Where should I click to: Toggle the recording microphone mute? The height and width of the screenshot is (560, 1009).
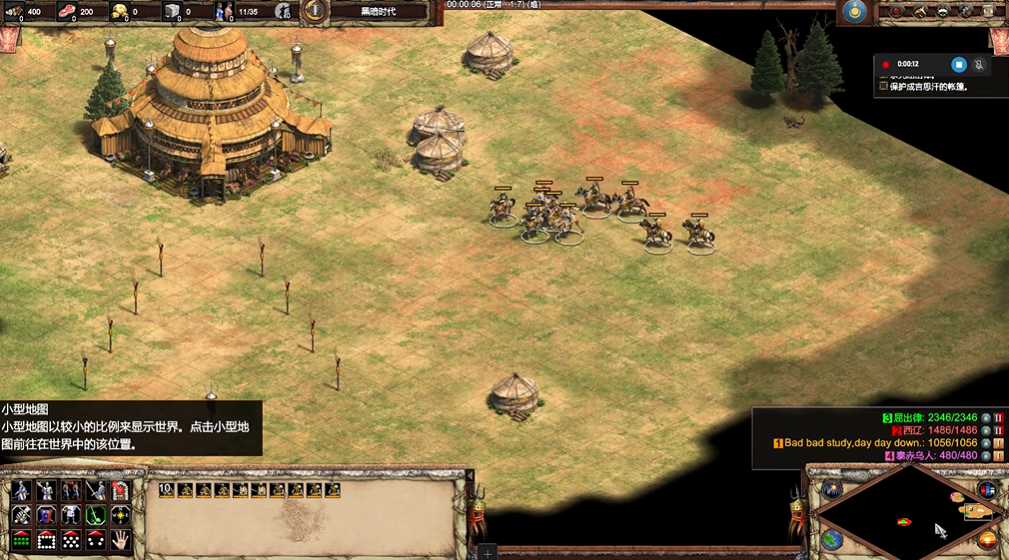(x=979, y=65)
